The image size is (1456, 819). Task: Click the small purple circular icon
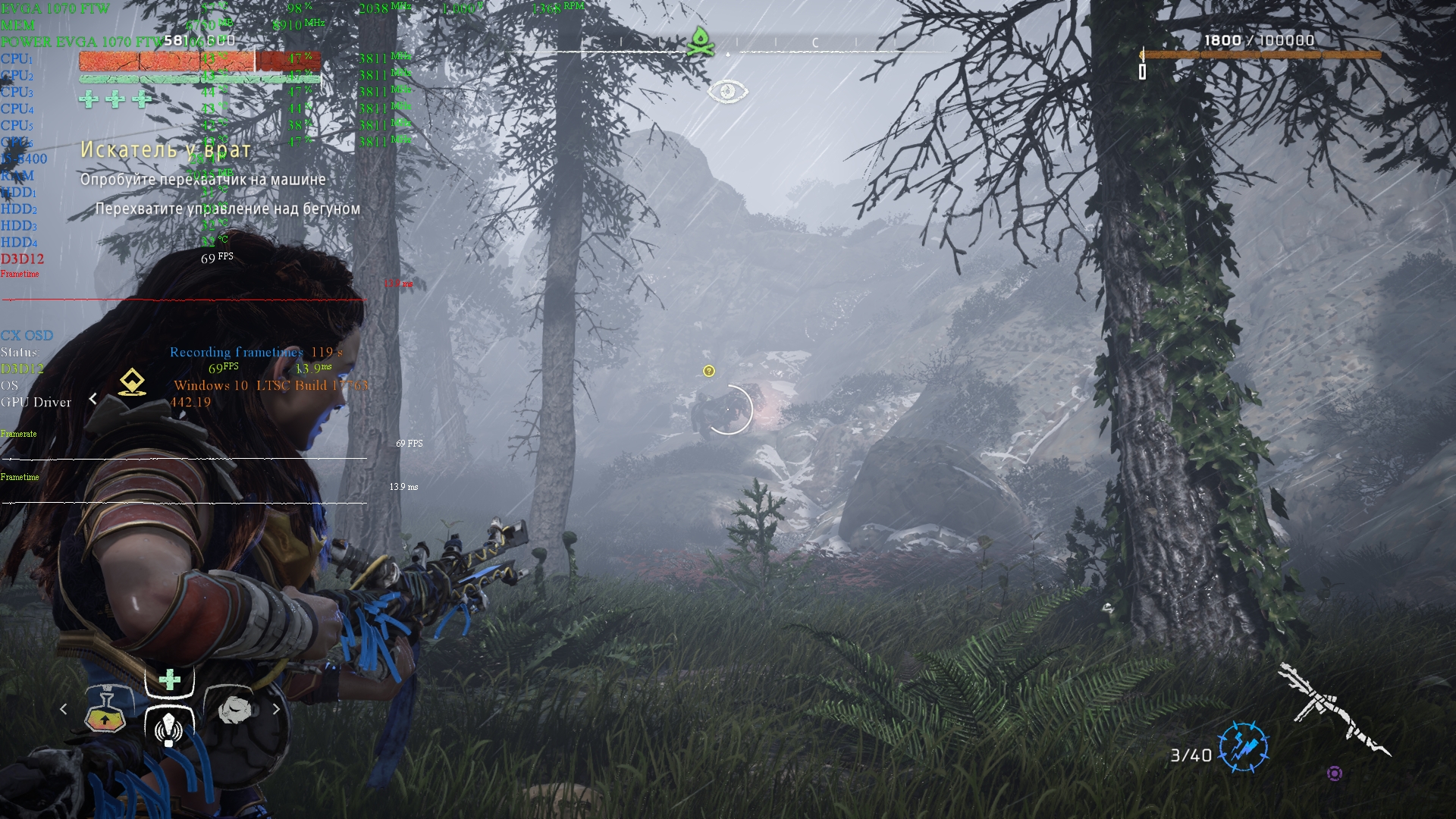[1335, 773]
